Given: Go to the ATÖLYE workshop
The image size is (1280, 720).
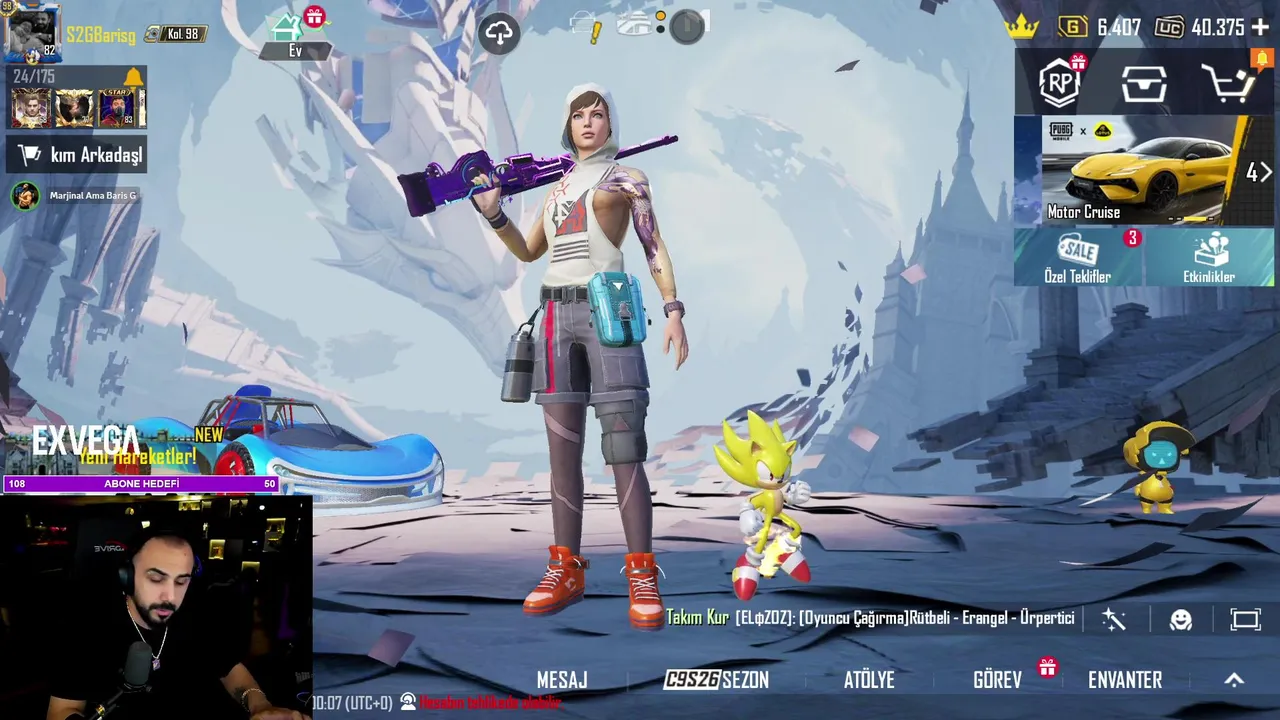Looking at the screenshot, I should coord(869,680).
